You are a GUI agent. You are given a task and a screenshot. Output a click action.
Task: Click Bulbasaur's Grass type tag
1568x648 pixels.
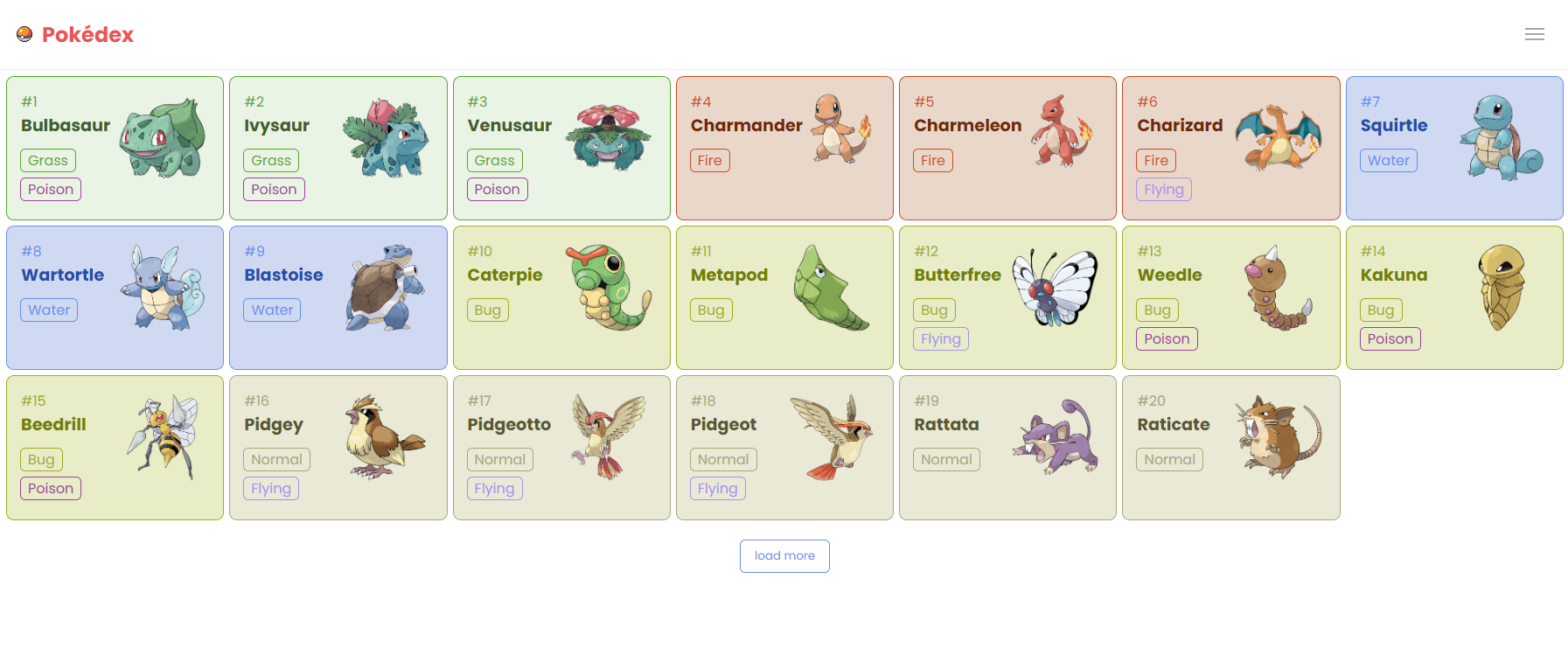(48, 161)
